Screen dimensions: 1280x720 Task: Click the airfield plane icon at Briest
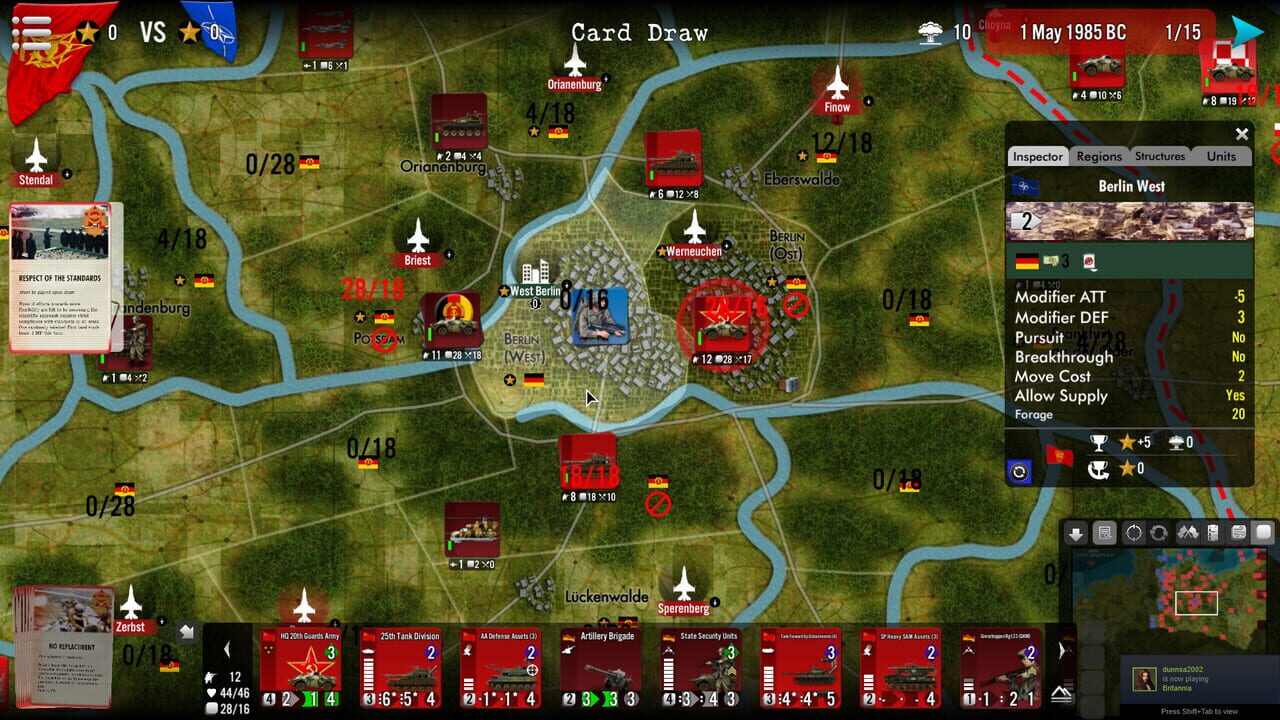tap(416, 241)
